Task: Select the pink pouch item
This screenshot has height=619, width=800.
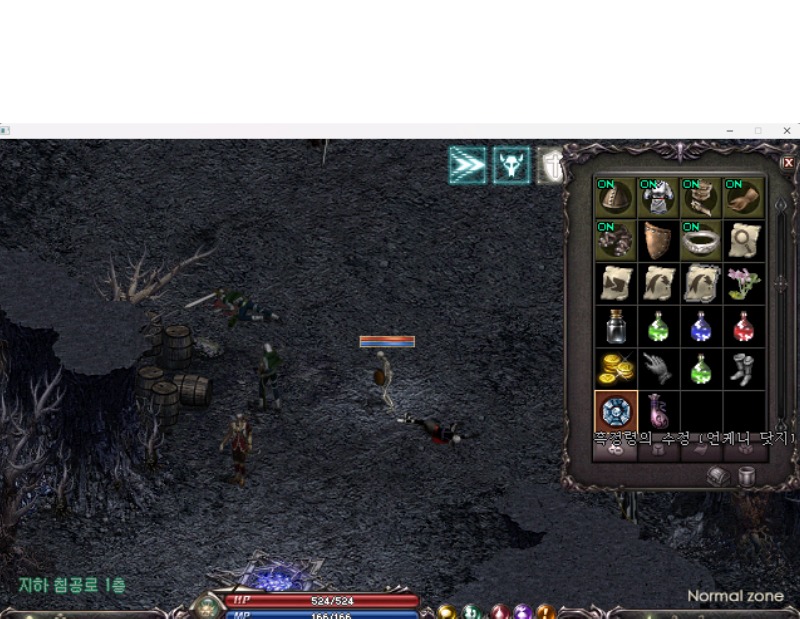Action: click(x=658, y=412)
